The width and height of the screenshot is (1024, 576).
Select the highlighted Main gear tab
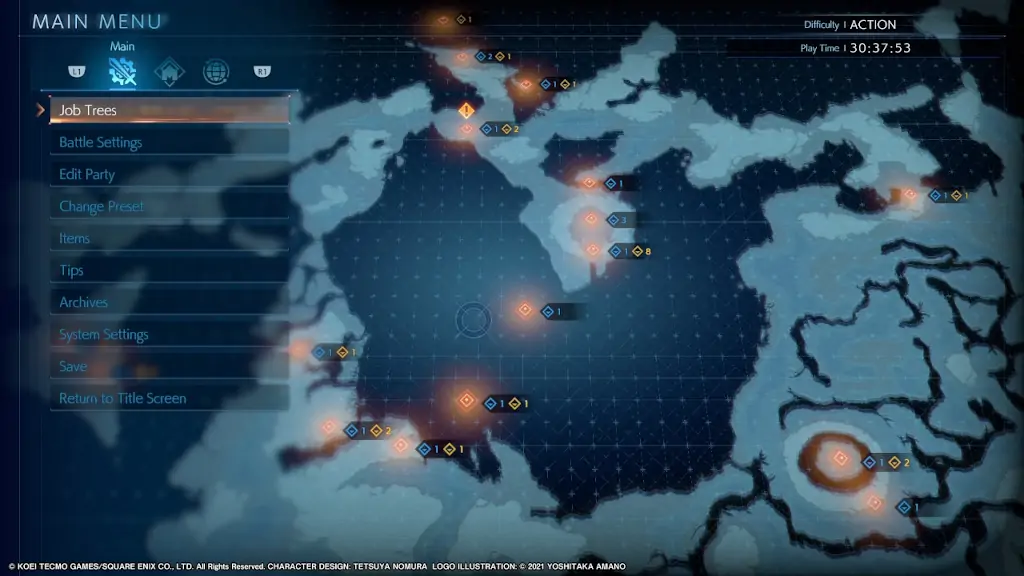pyautogui.click(x=122, y=71)
